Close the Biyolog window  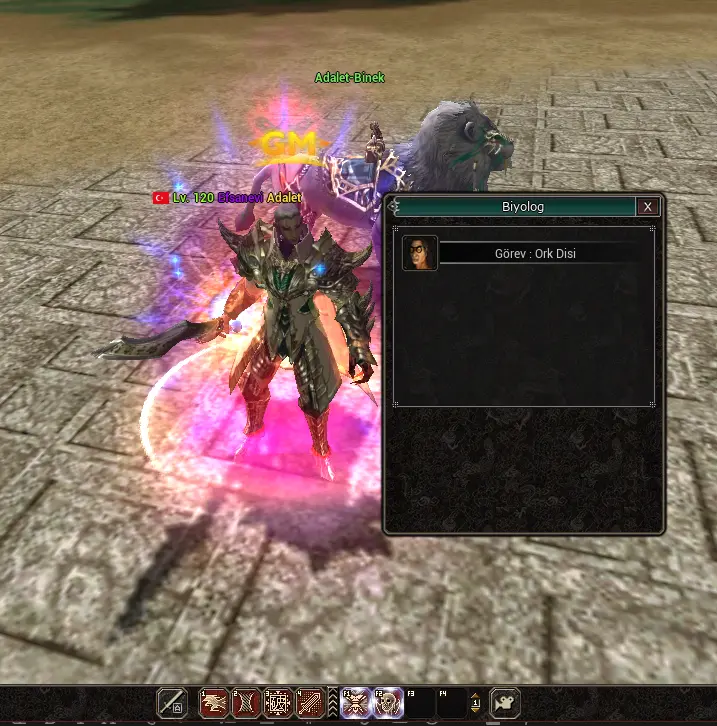tap(648, 207)
